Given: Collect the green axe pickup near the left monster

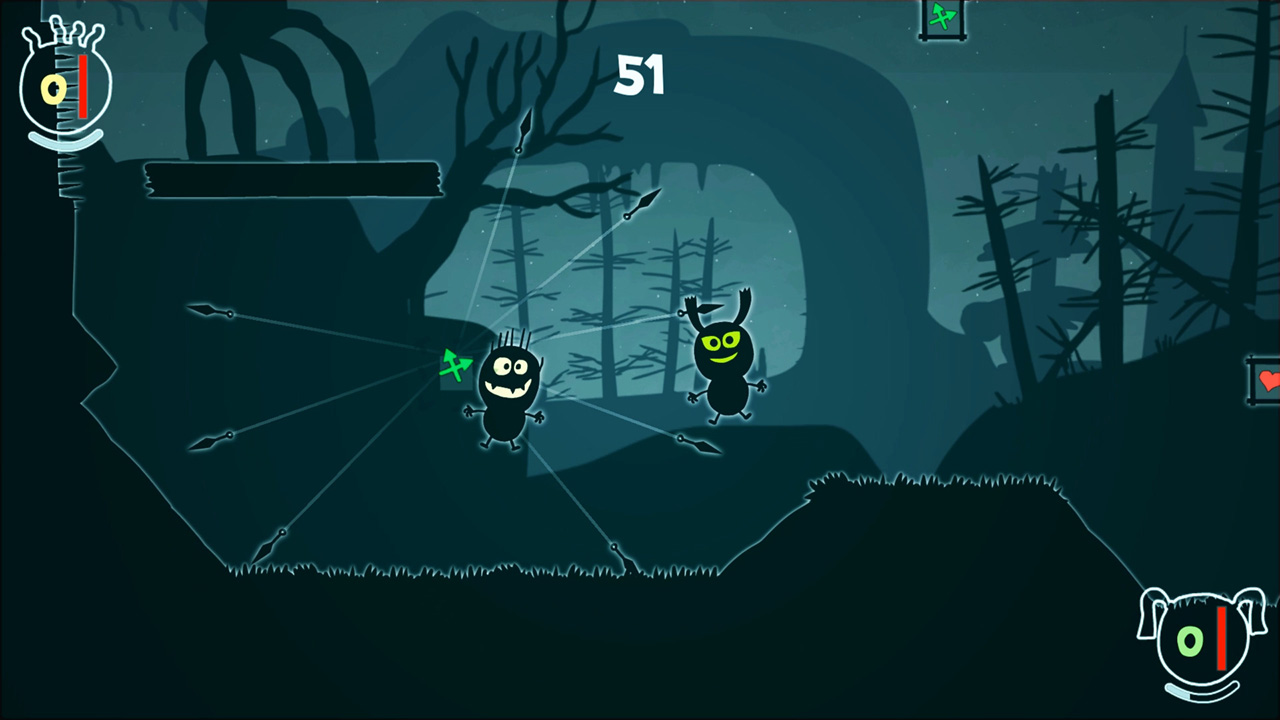Looking at the screenshot, I should point(457,368).
